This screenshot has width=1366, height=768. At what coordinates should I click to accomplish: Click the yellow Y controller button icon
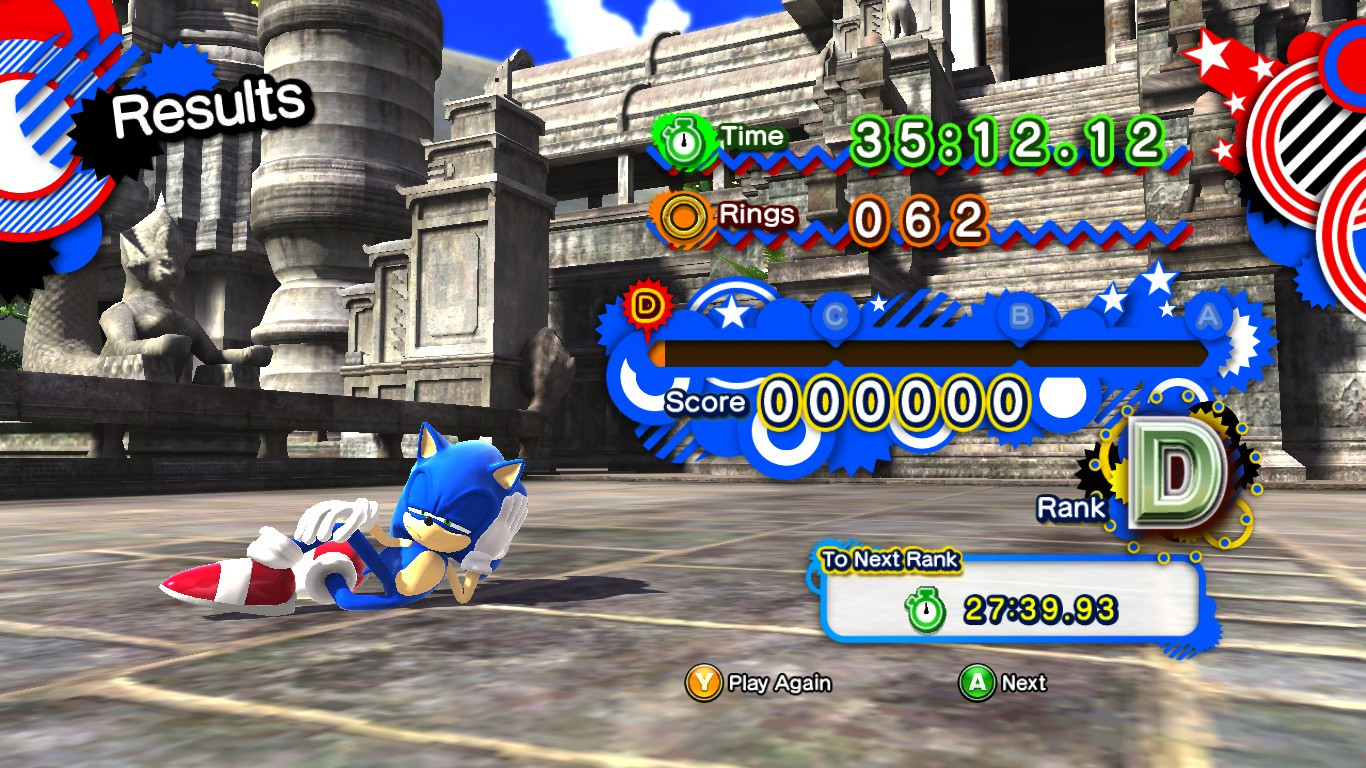[x=703, y=684]
